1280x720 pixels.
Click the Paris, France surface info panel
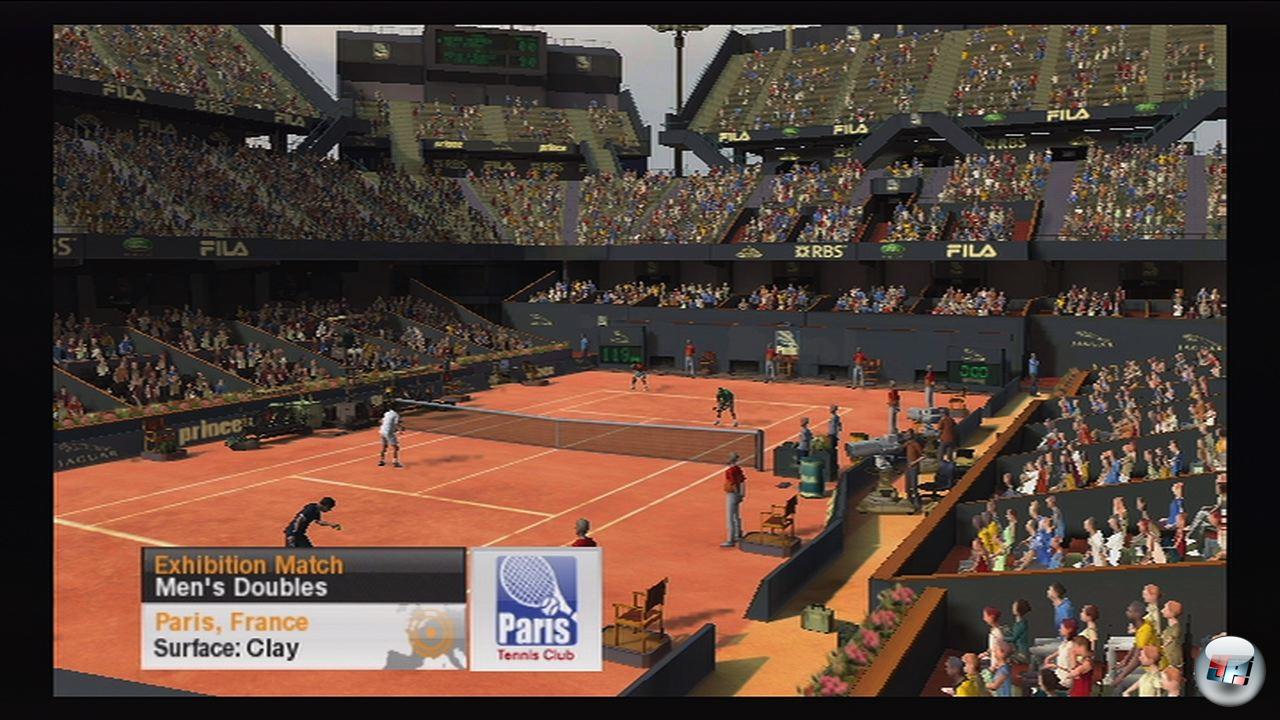coord(303,636)
